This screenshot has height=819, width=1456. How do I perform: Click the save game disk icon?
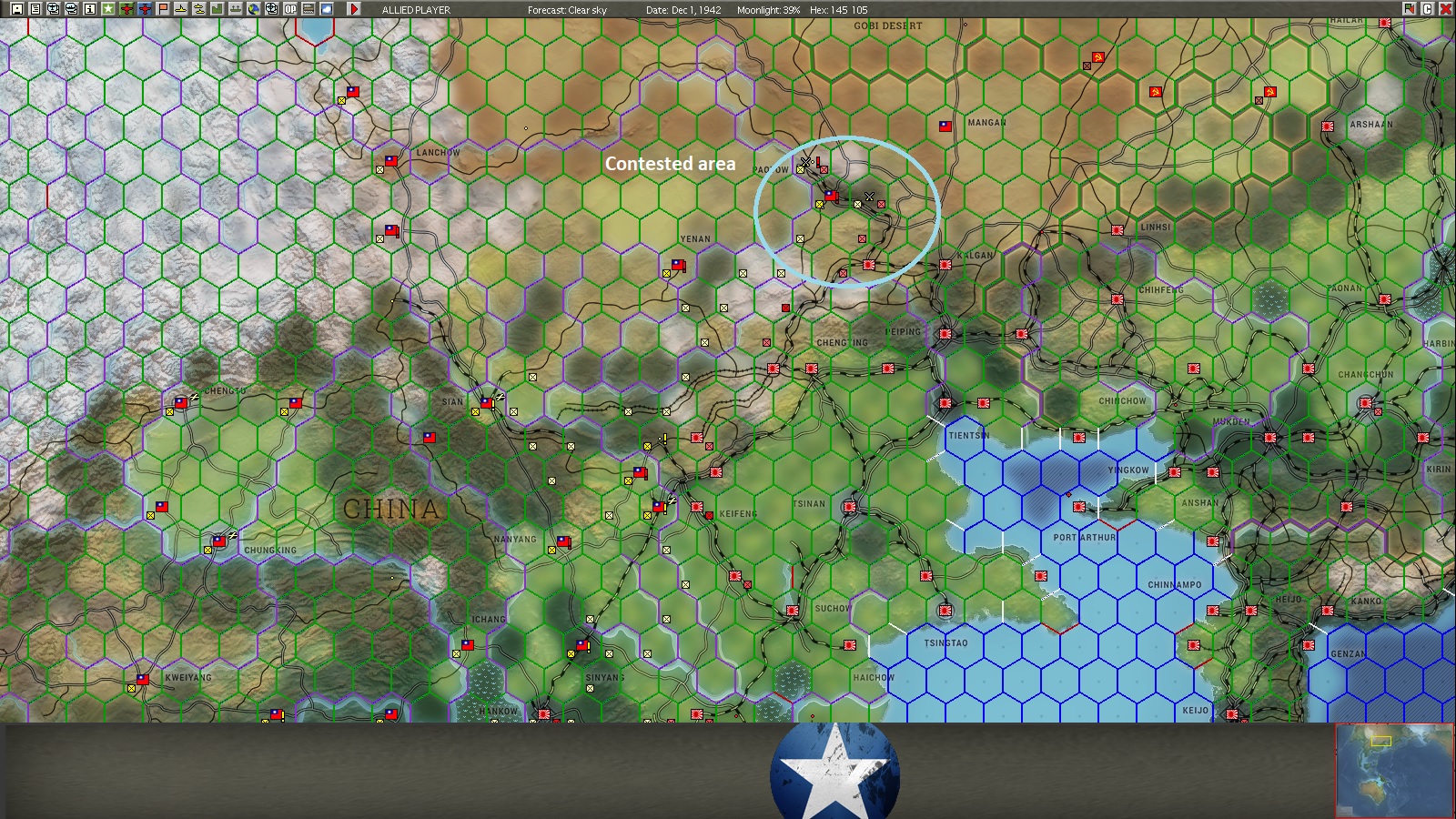(x=18, y=8)
